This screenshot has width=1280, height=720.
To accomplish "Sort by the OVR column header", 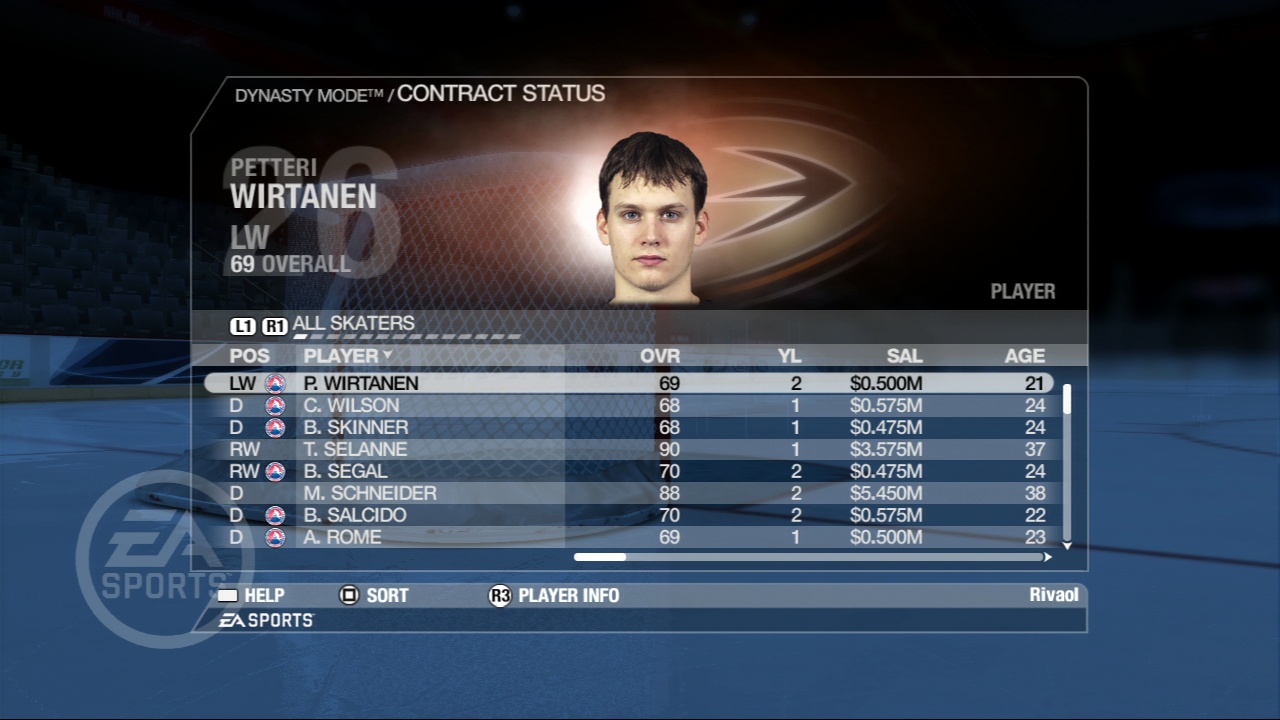I will pos(660,355).
